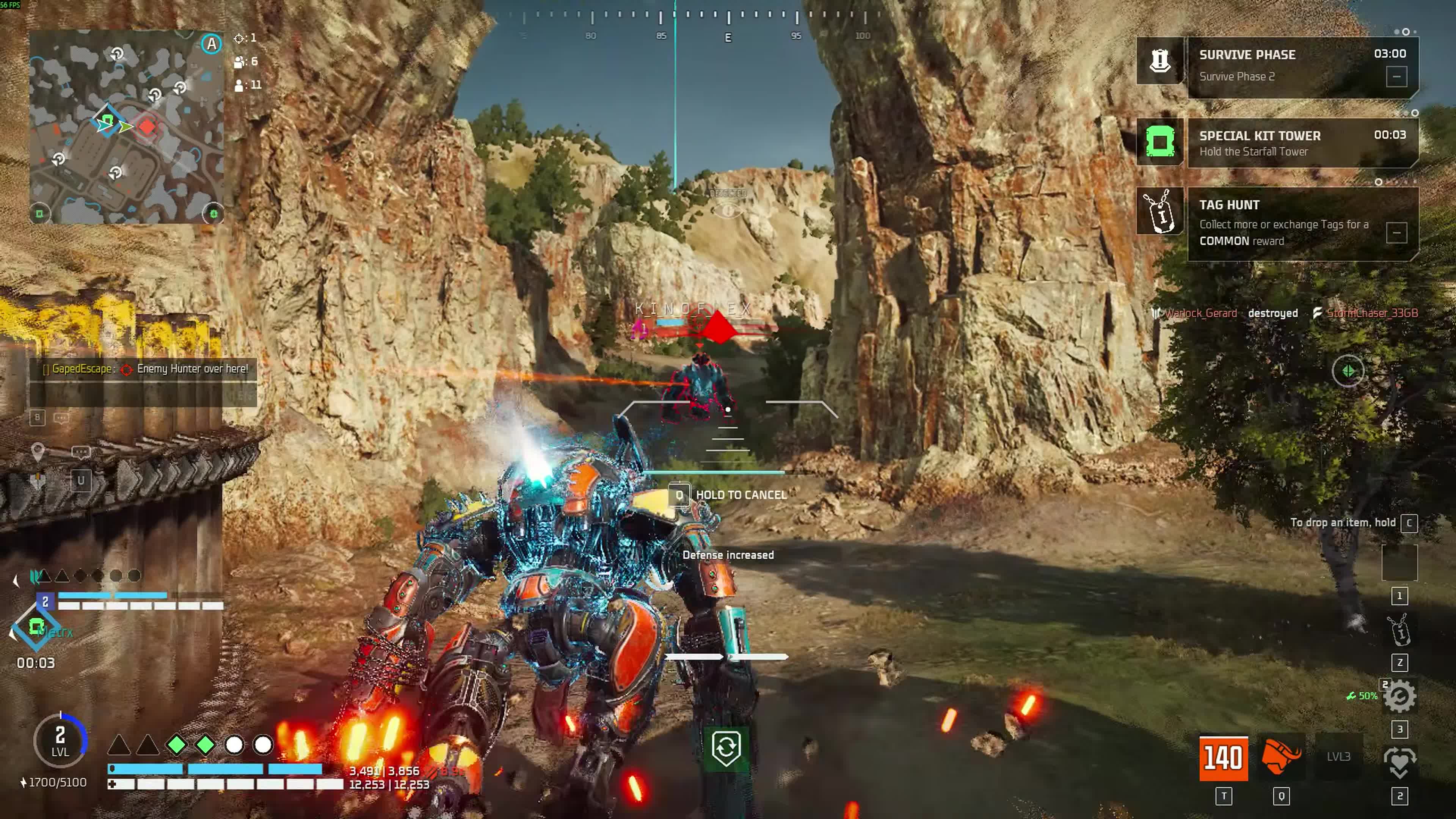Select the weapon slot showing 140 ammo
This screenshot has height=819, width=1456.
click(1223, 758)
